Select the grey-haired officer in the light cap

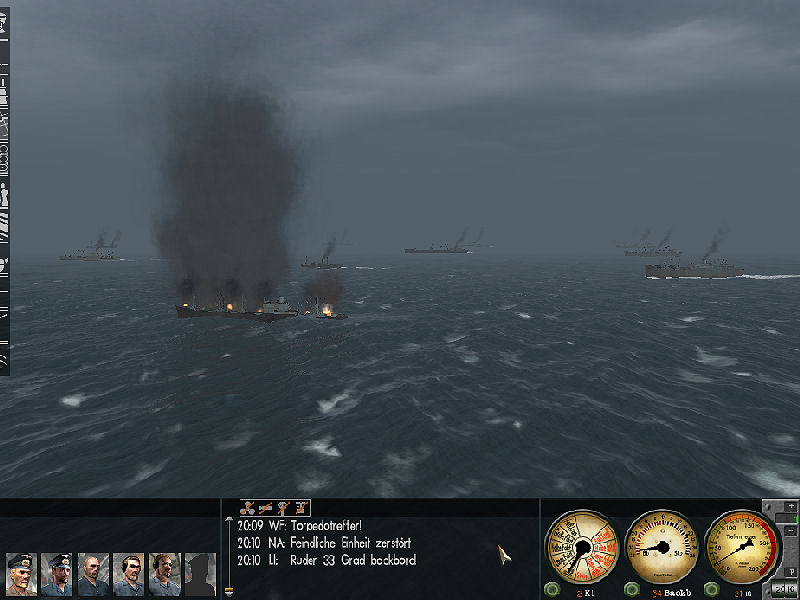pos(21,575)
